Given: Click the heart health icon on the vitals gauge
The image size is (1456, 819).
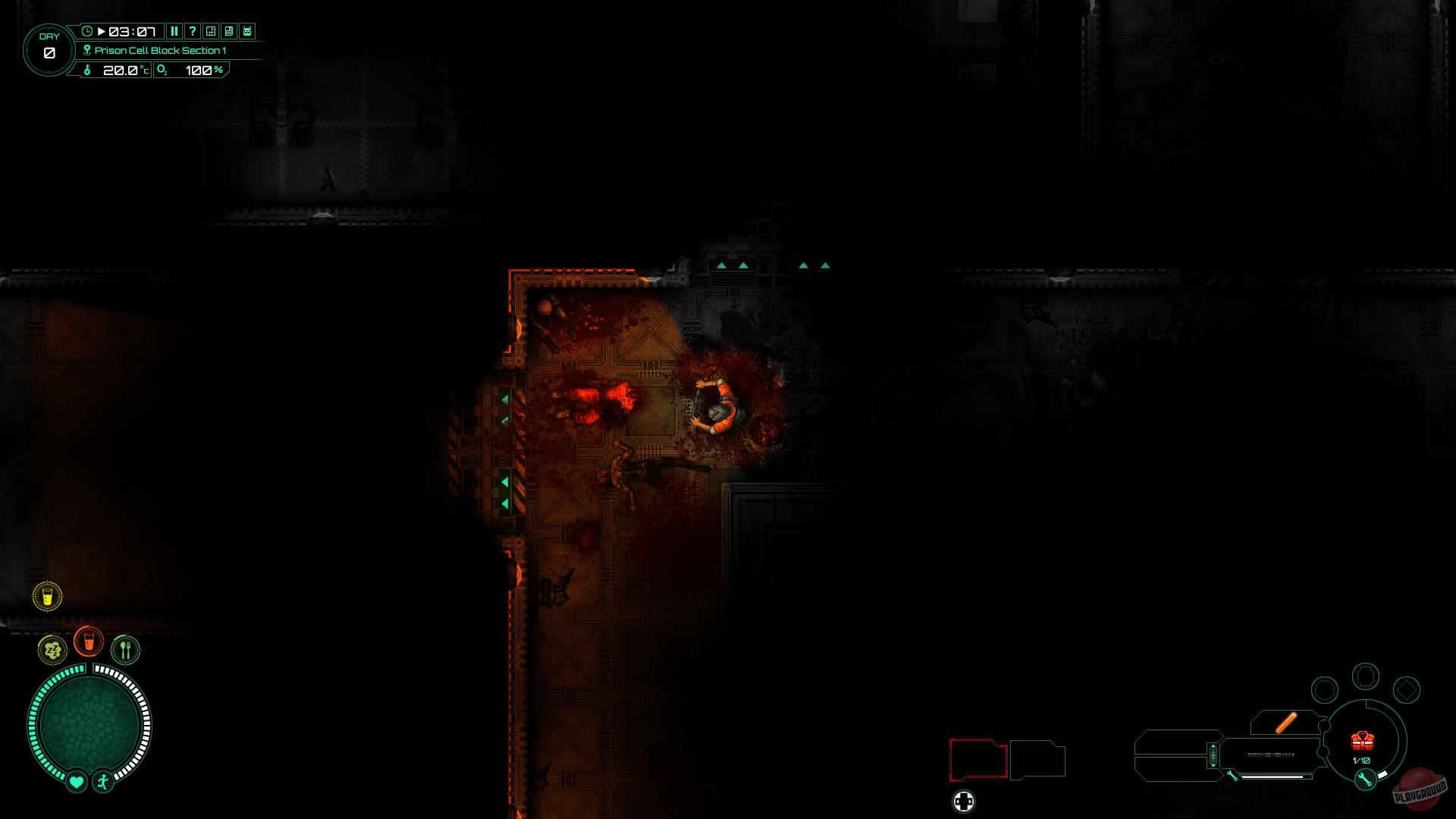Looking at the screenshot, I should point(77,781).
